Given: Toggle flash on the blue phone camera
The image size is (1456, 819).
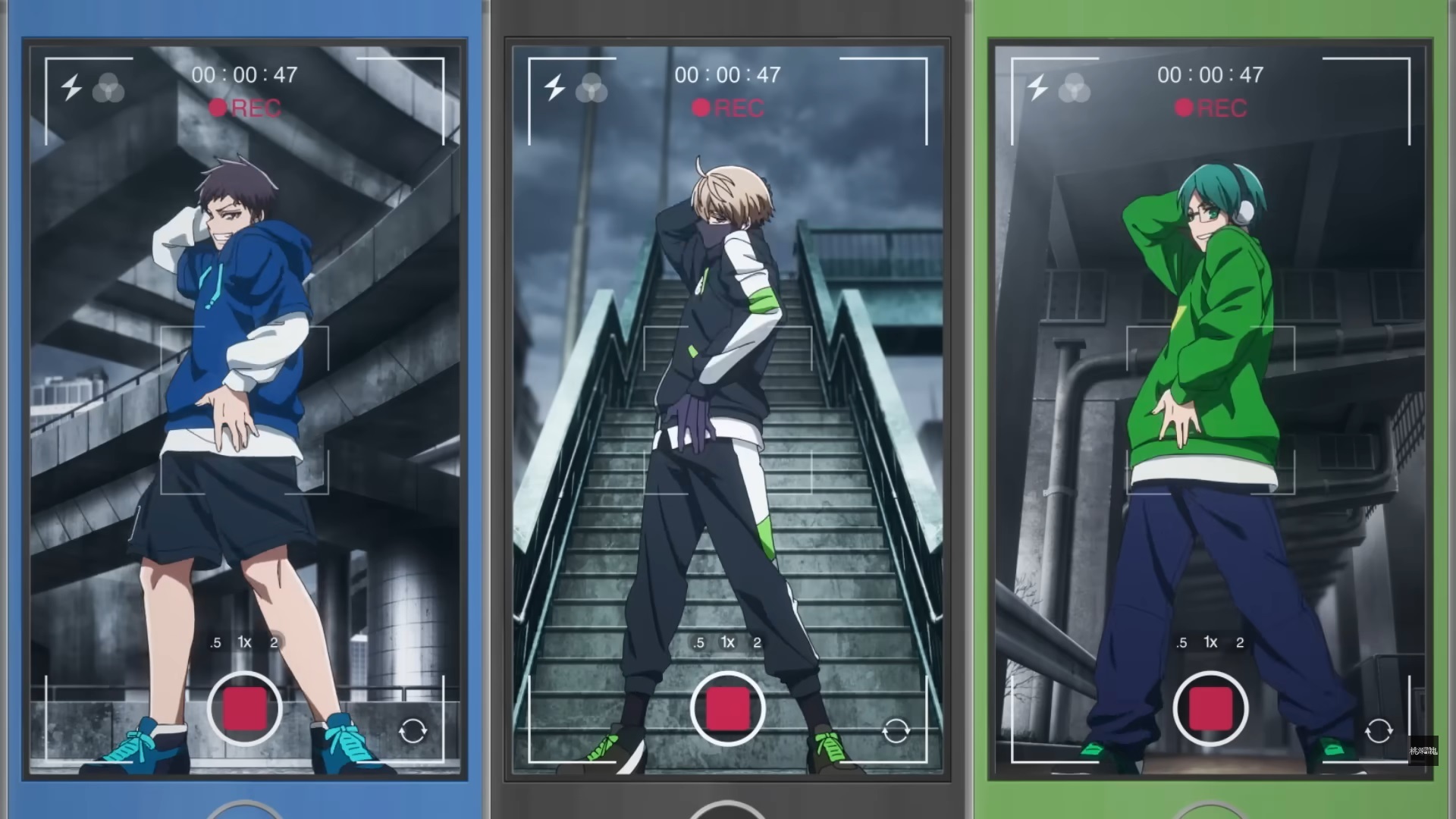Looking at the screenshot, I should point(72,87).
